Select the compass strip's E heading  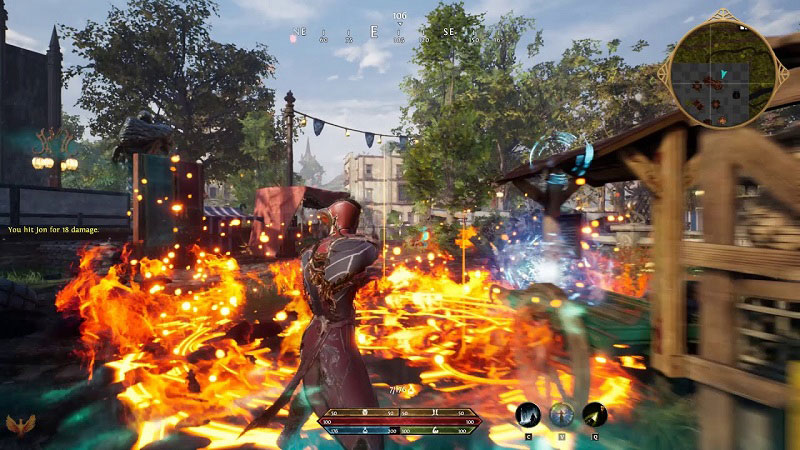(374, 33)
